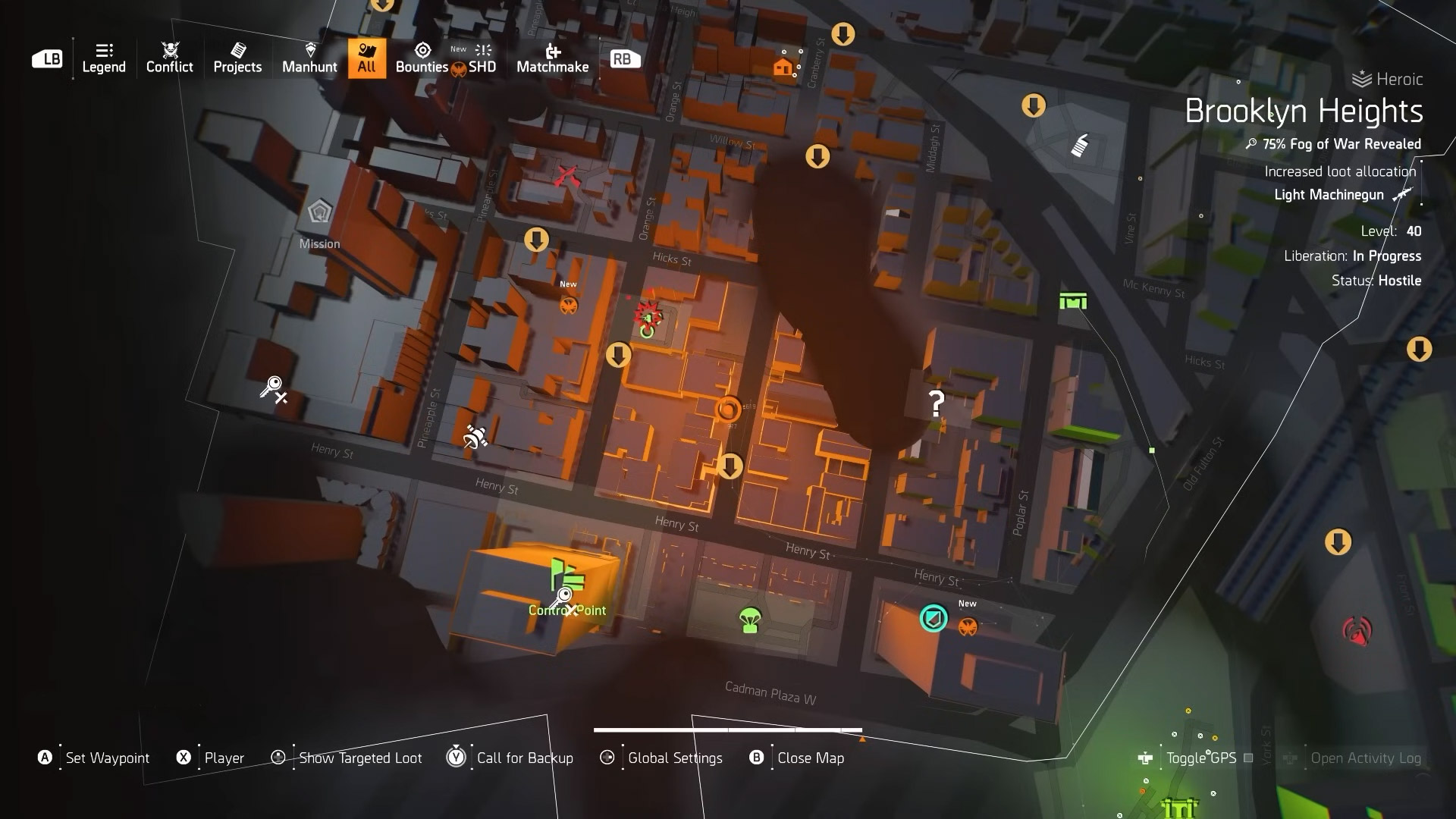Viewport: 1456px width, 819px height.
Task: Select the red burst activity marker
Action: click(648, 313)
